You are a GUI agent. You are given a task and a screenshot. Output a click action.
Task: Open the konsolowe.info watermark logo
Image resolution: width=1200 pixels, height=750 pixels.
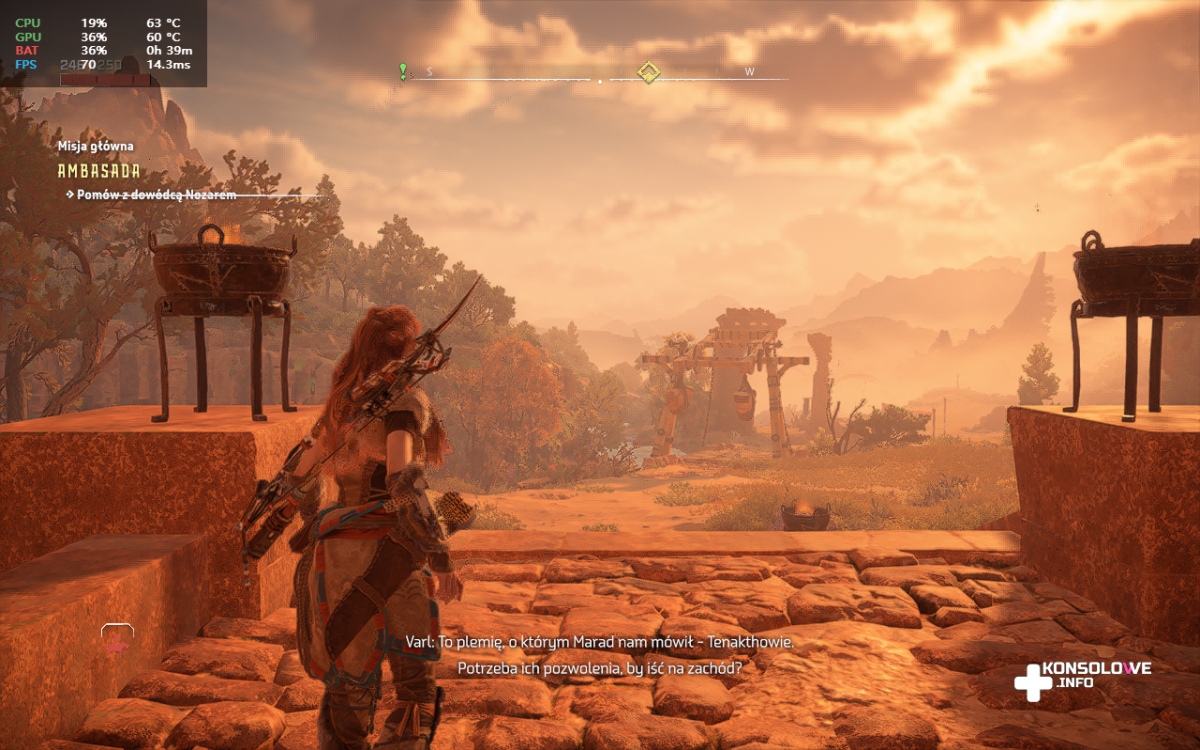(x=1082, y=677)
